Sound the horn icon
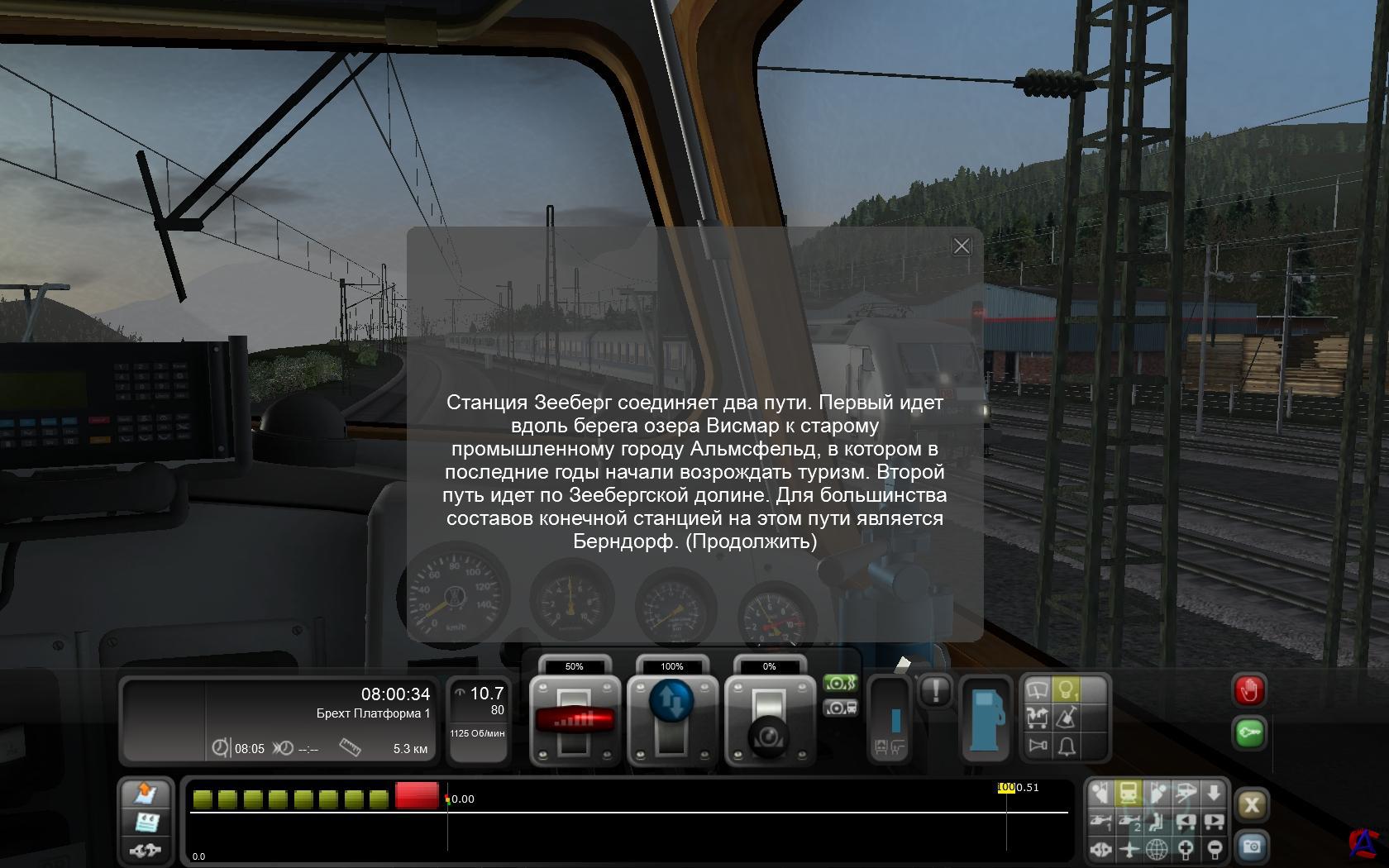This screenshot has width=1389, height=868. point(1038,746)
